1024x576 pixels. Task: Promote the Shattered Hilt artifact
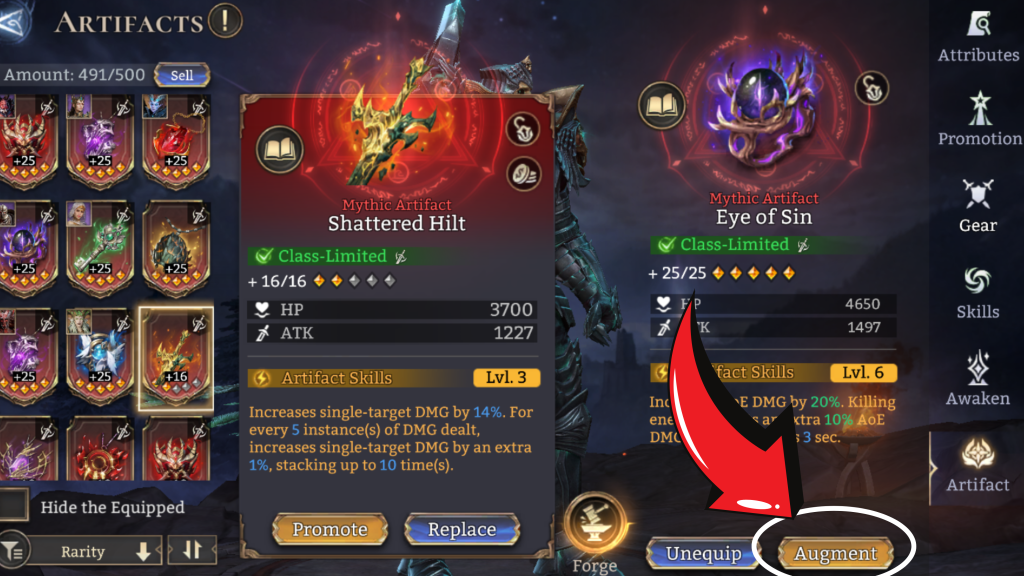click(329, 529)
